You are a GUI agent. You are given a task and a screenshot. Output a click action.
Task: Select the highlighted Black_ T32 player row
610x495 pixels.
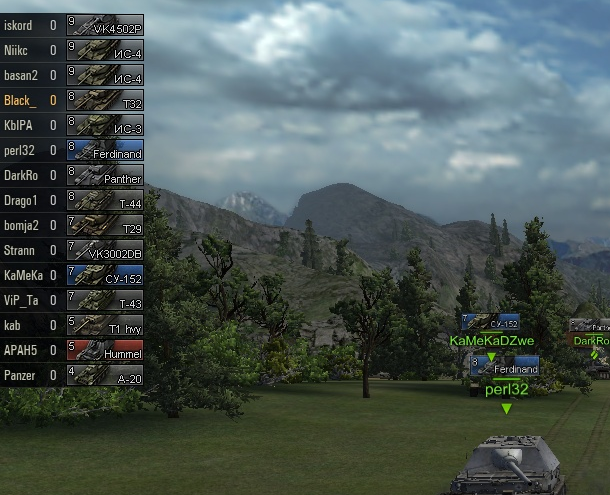click(x=72, y=100)
